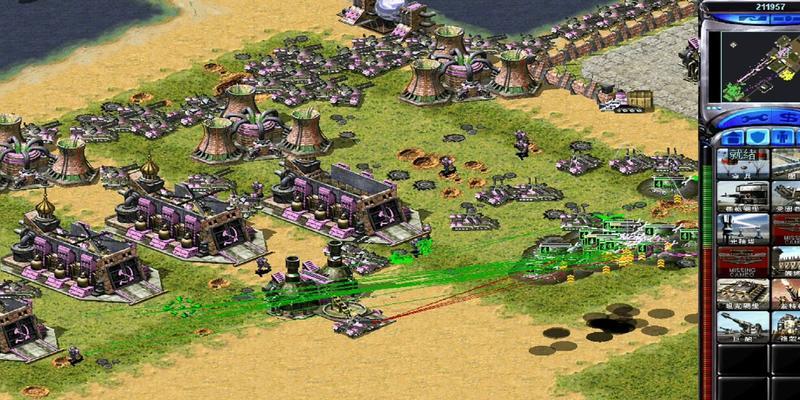This screenshot has height=400, width=800.
Task: Activate the dollar sign sell button
Action: tap(787, 118)
